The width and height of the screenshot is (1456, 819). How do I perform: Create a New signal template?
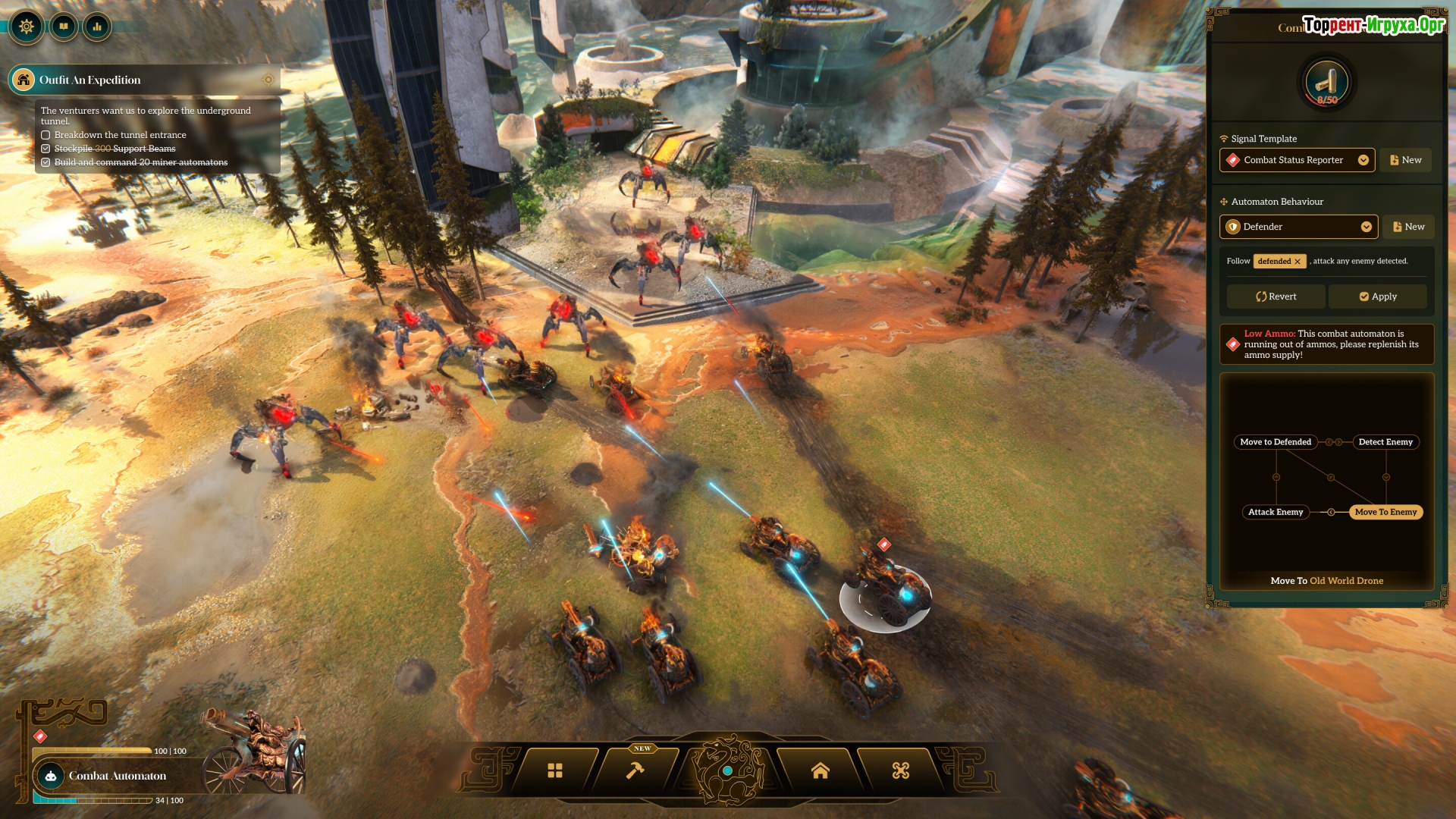point(1405,160)
